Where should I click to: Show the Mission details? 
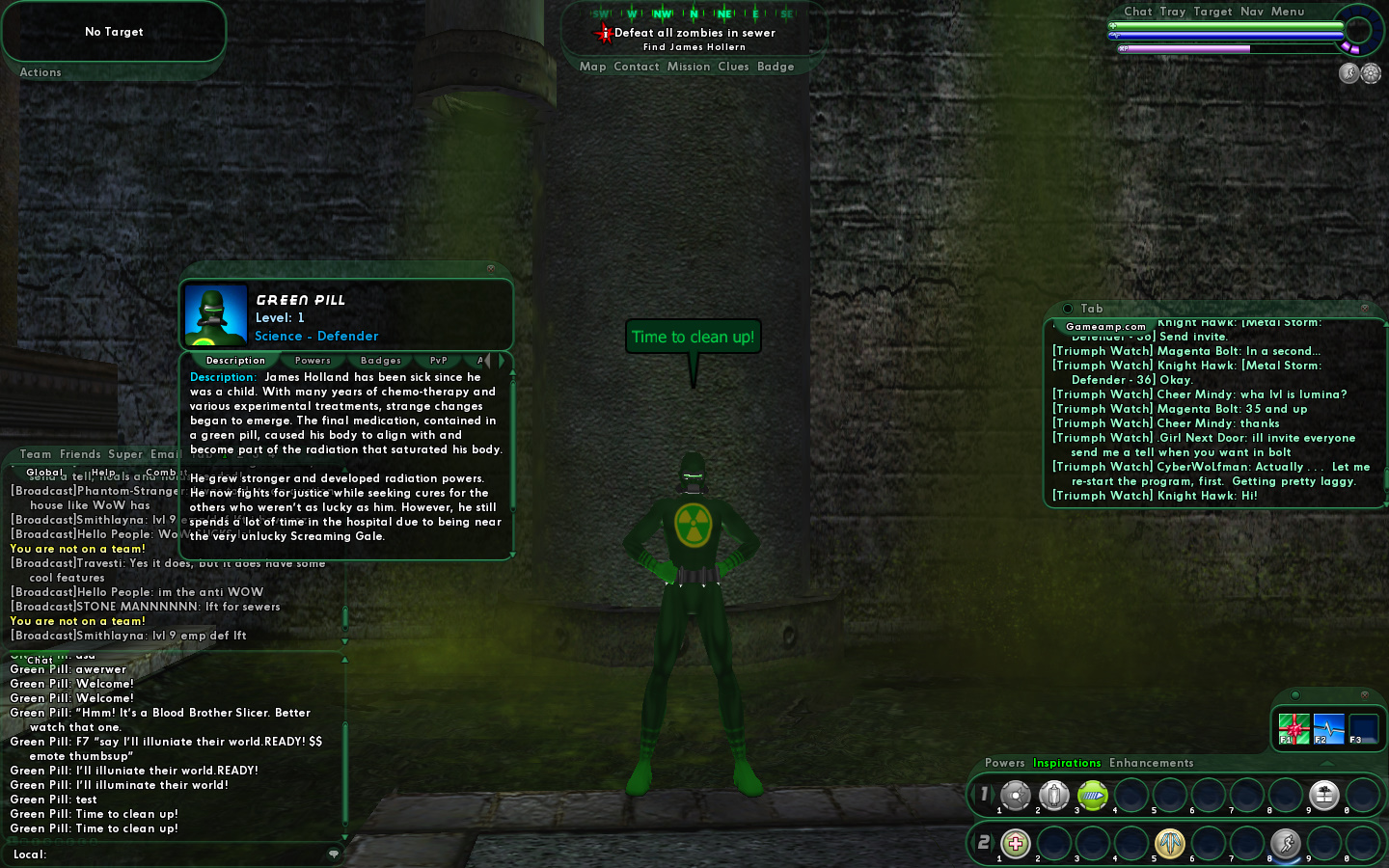pyautogui.click(x=688, y=67)
